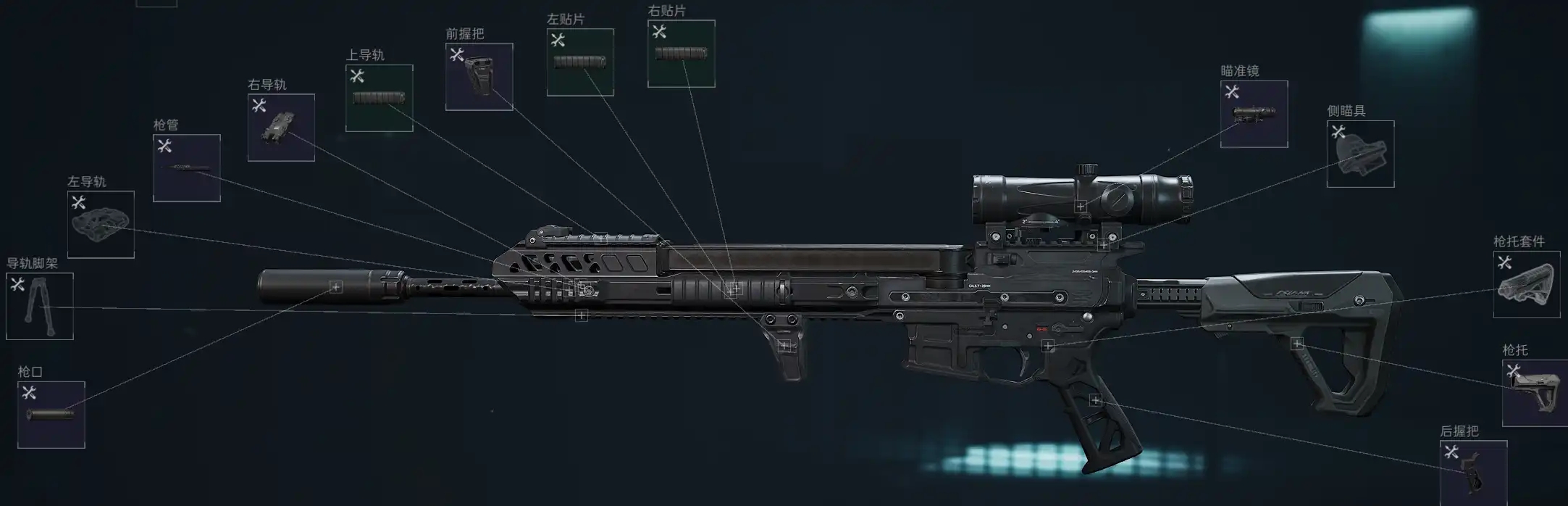Open the 导轨脚架 bipod slot
Image resolution: width=1568 pixels, height=506 pixels.
[40, 306]
